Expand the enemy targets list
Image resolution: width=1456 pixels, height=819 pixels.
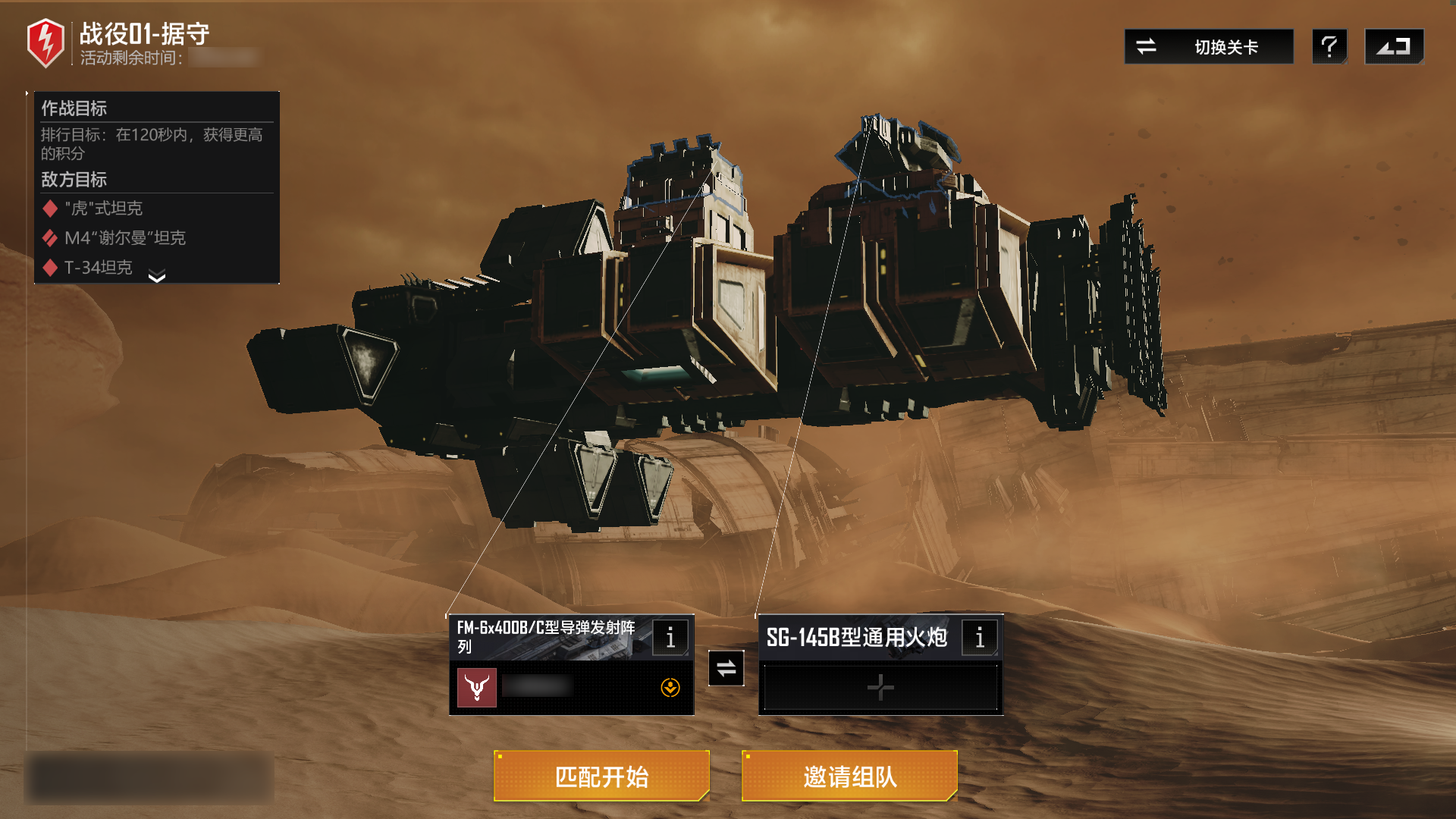click(x=157, y=276)
